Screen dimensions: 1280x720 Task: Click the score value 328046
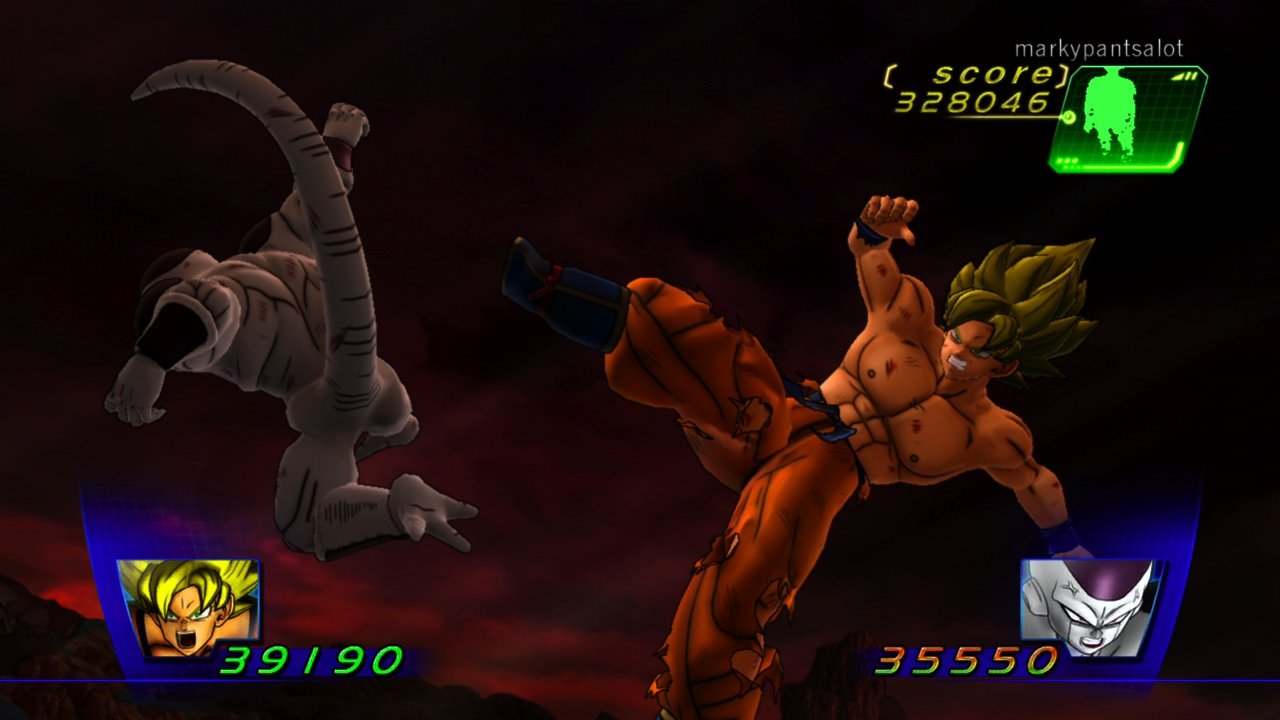(975, 100)
